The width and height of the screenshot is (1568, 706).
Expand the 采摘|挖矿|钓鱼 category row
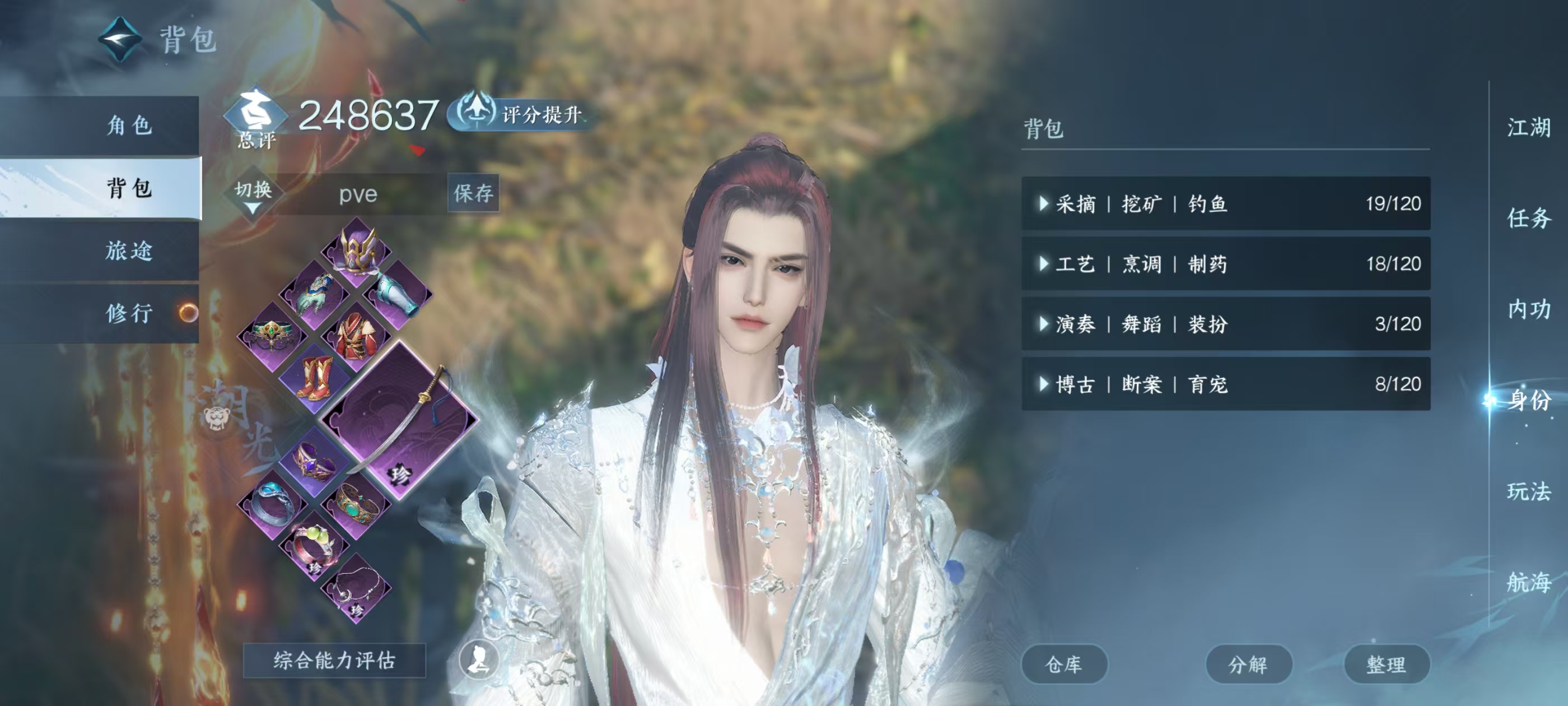[x=1043, y=203]
